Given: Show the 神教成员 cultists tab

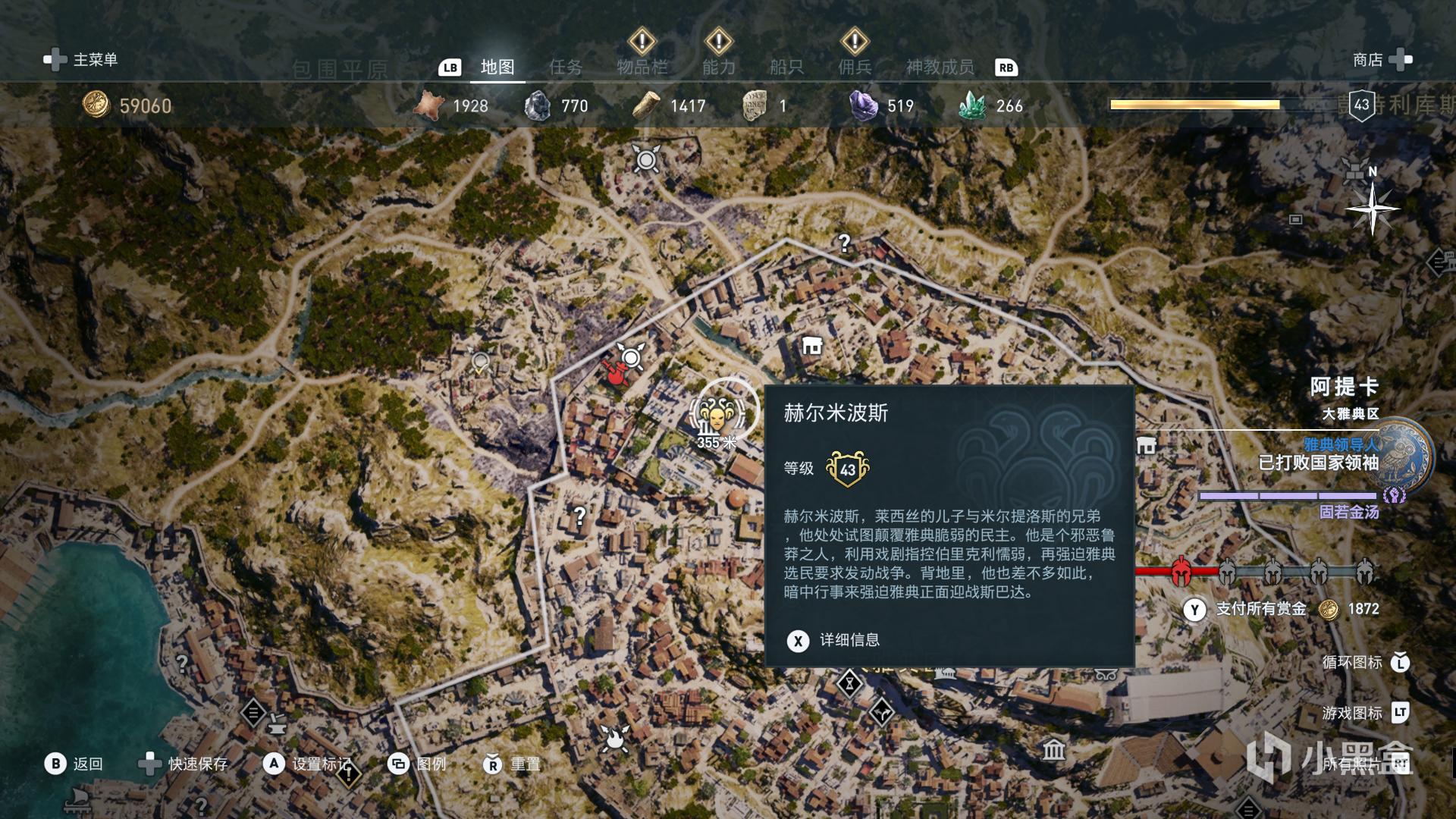Looking at the screenshot, I should point(940,67).
